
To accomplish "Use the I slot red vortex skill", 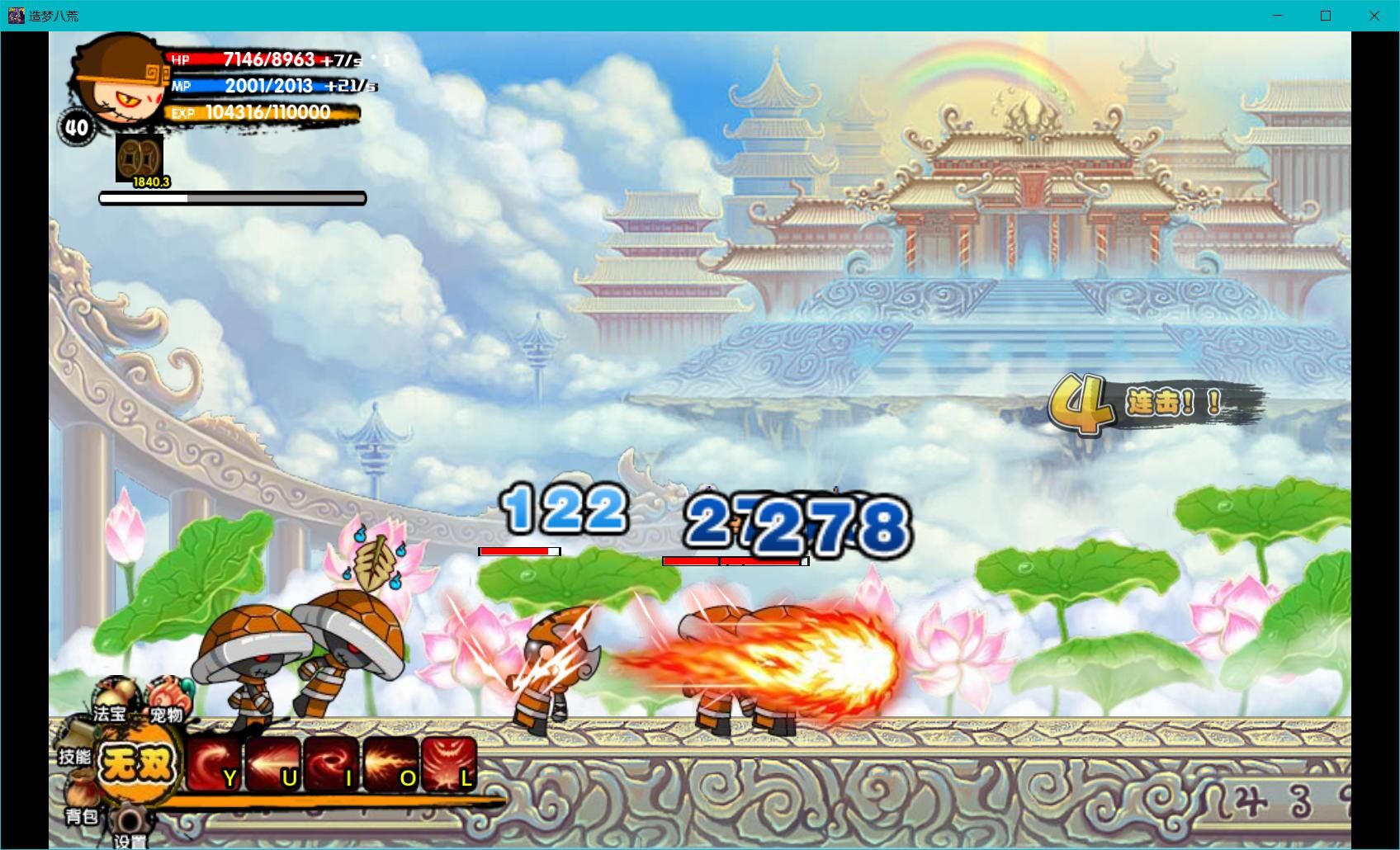I will tap(331, 765).
